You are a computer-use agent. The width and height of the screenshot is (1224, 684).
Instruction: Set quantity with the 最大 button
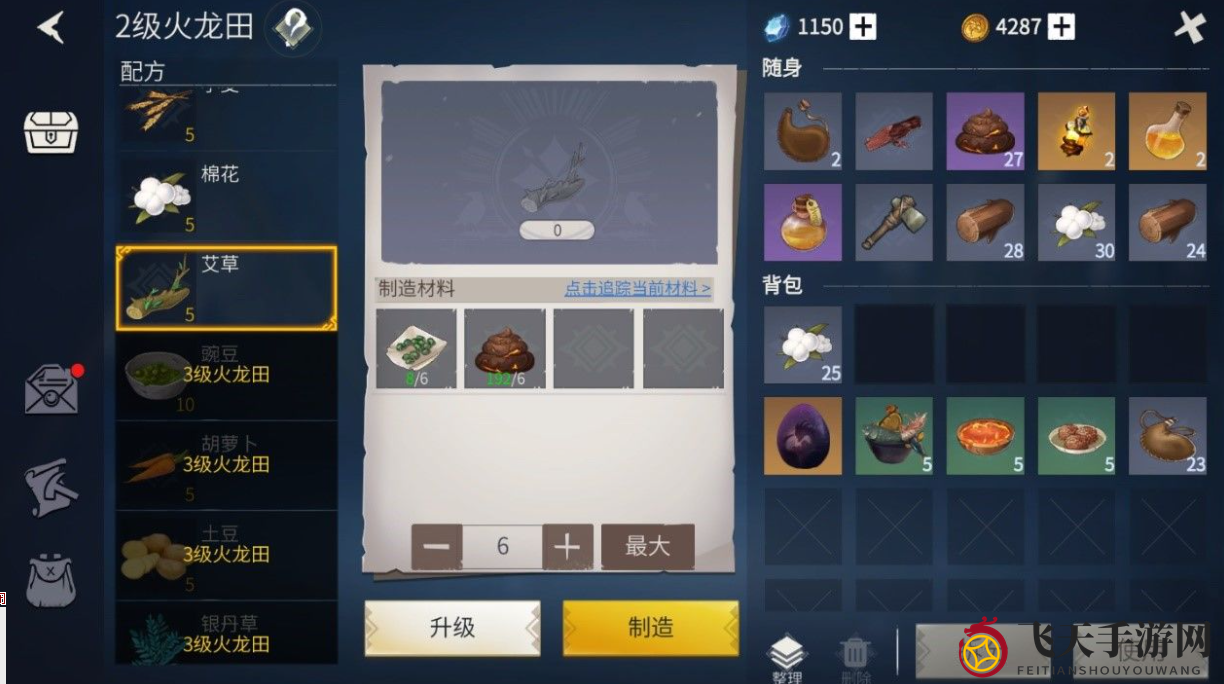tap(647, 546)
